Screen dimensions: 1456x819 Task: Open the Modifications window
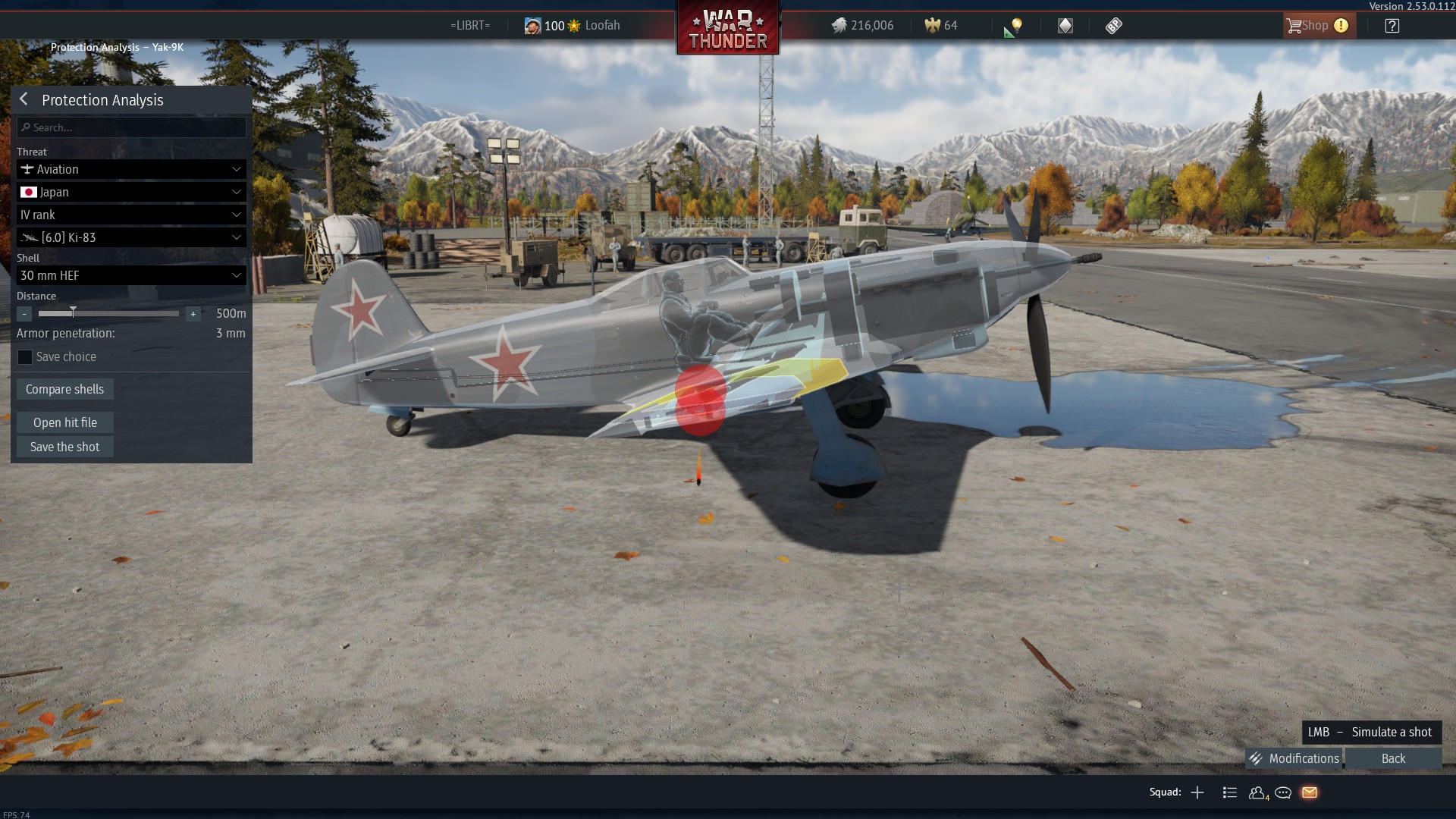pyautogui.click(x=1294, y=758)
